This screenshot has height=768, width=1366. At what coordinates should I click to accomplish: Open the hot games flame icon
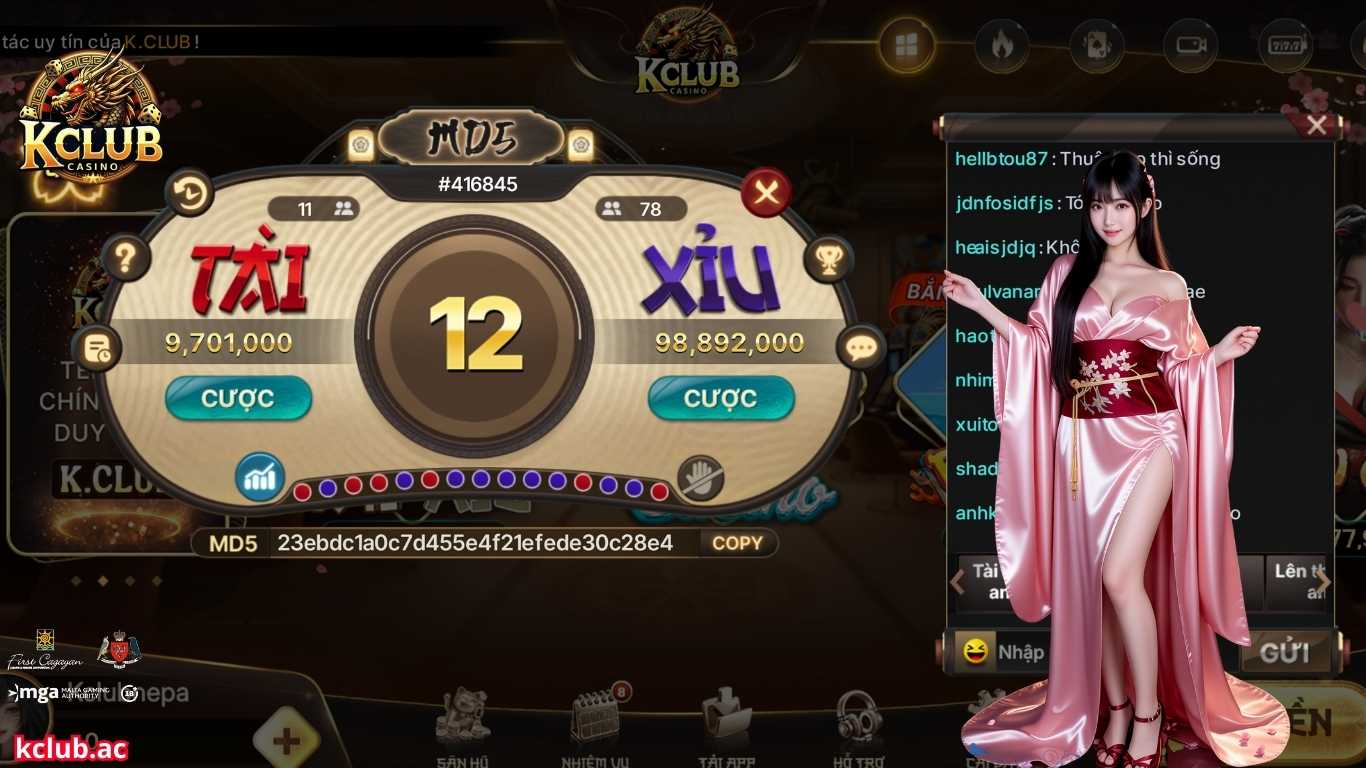coord(1001,47)
